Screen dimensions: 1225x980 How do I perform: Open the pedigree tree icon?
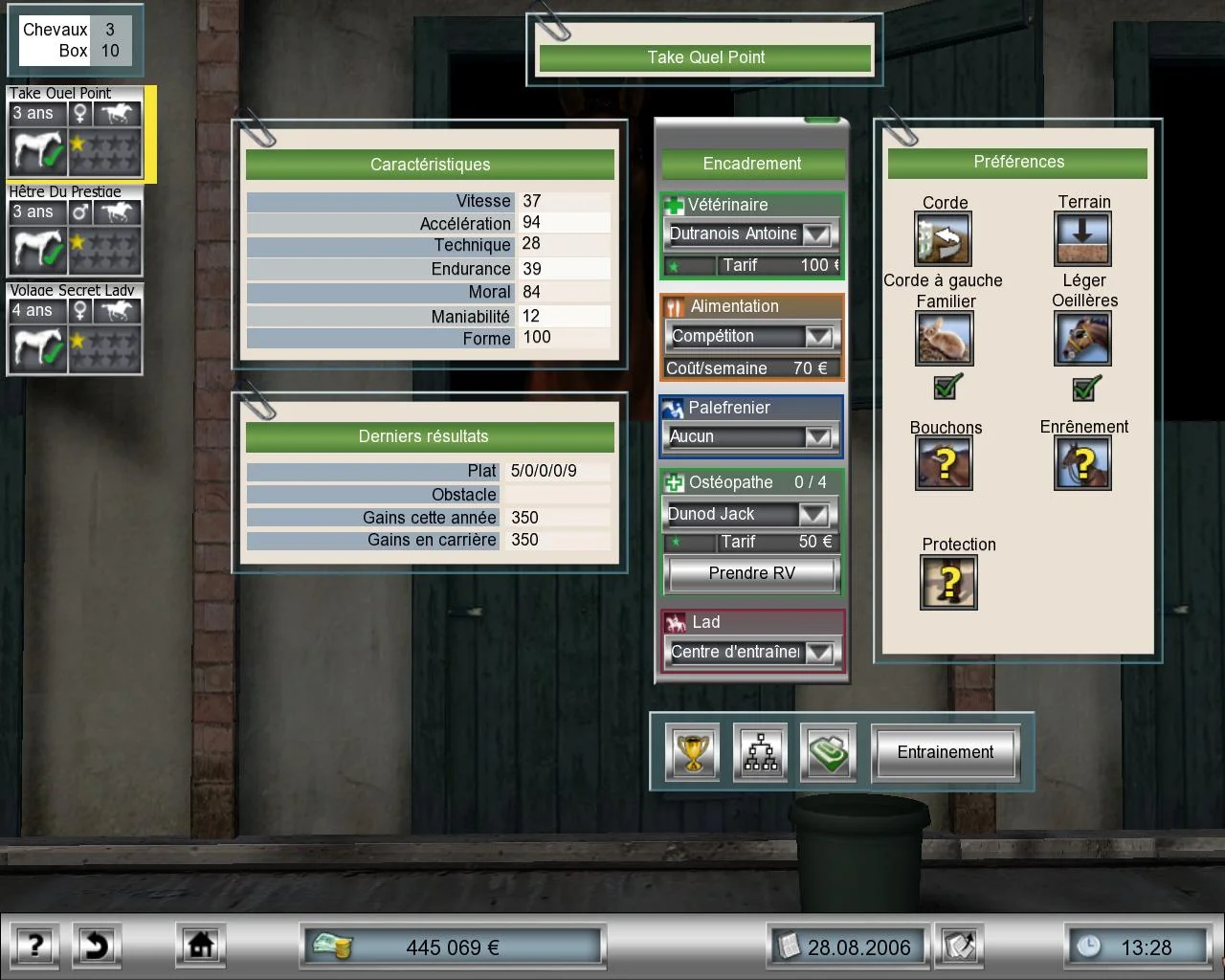point(760,752)
